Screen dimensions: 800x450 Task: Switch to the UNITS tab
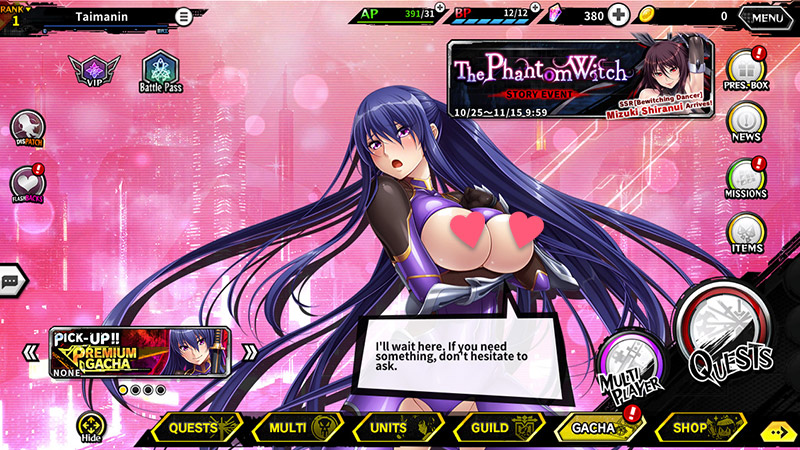click(x=395, y=428)
